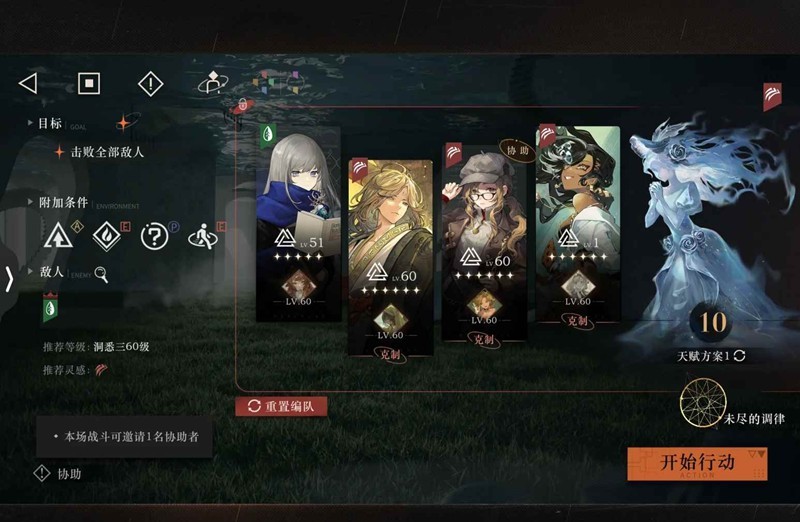Viewport: 800px width, 522px height.
Task: Go back using the triangle arrow
Action: pos(28,84)
